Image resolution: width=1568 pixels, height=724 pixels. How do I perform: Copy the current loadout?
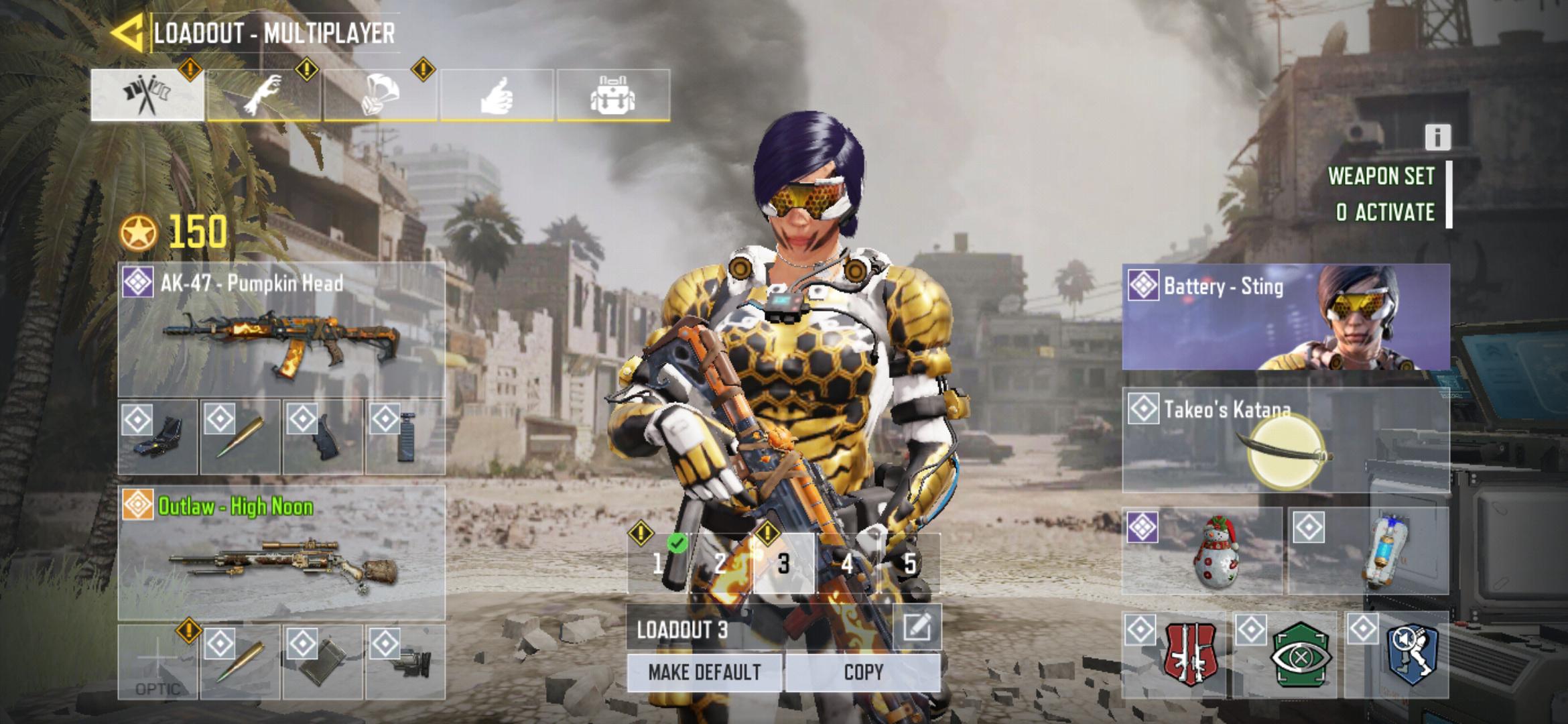pos(863,672)
